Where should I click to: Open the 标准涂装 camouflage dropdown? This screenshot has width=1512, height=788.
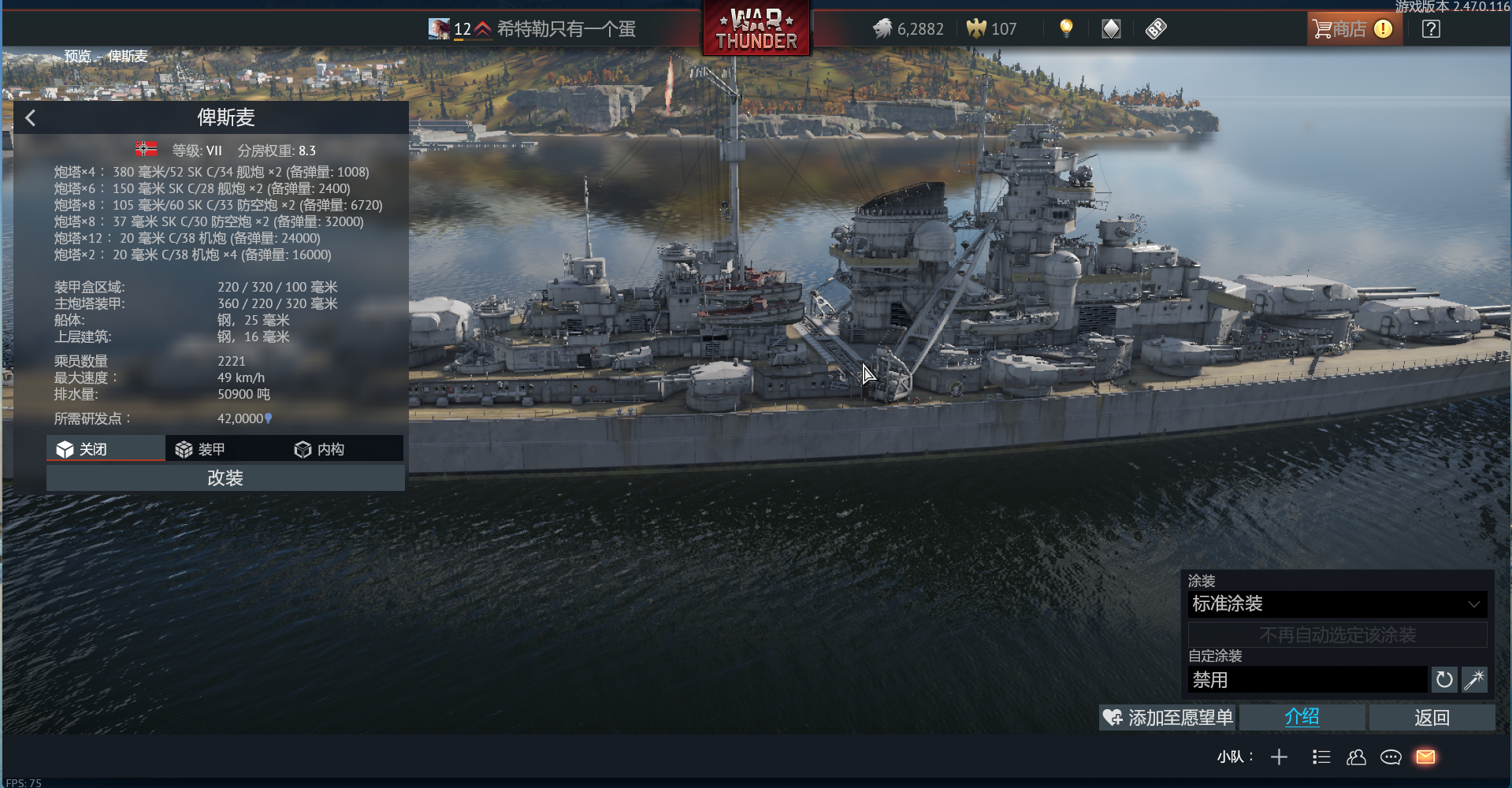[x=1336, y=604]
